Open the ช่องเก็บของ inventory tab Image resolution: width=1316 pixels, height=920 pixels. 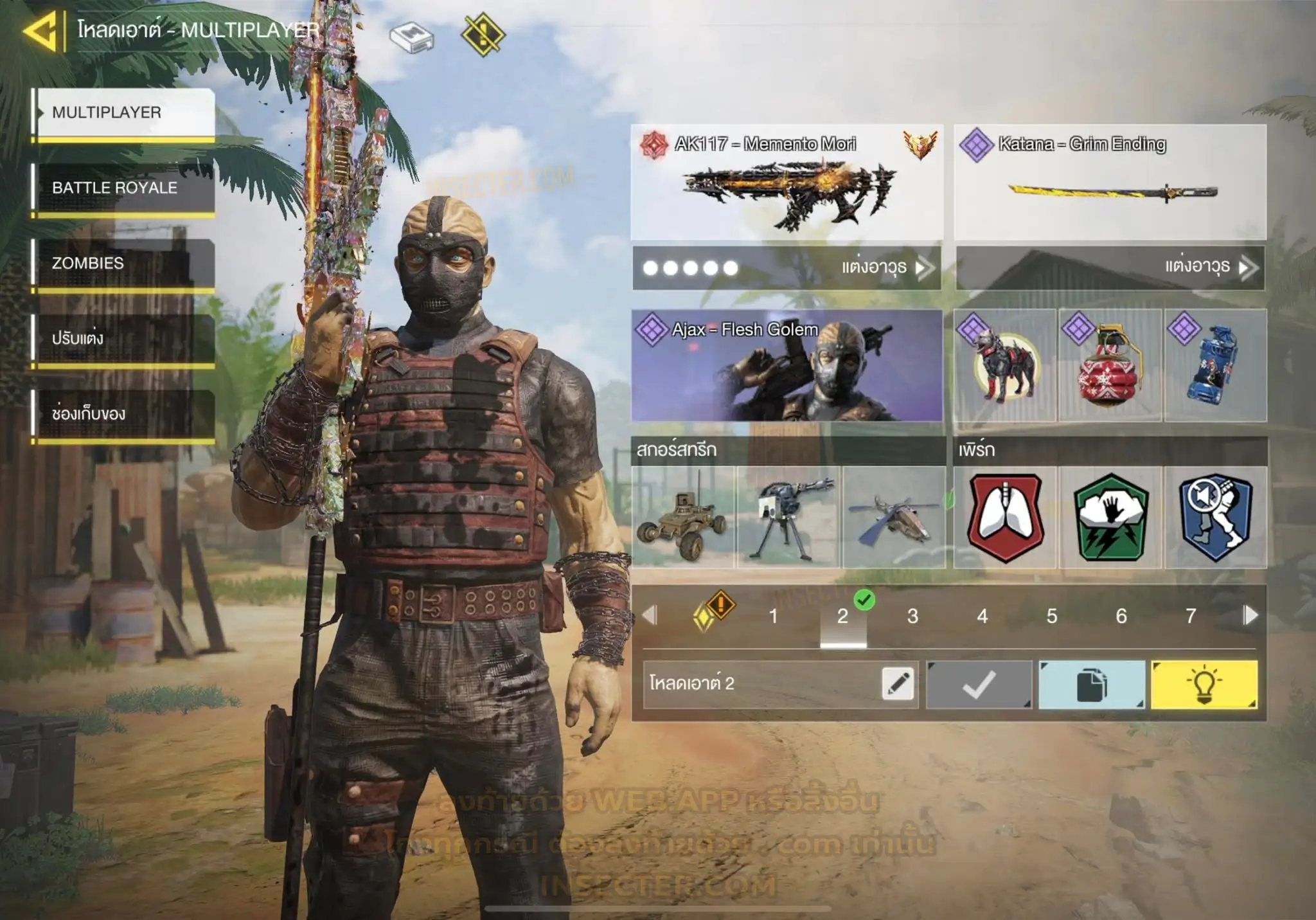125,414
